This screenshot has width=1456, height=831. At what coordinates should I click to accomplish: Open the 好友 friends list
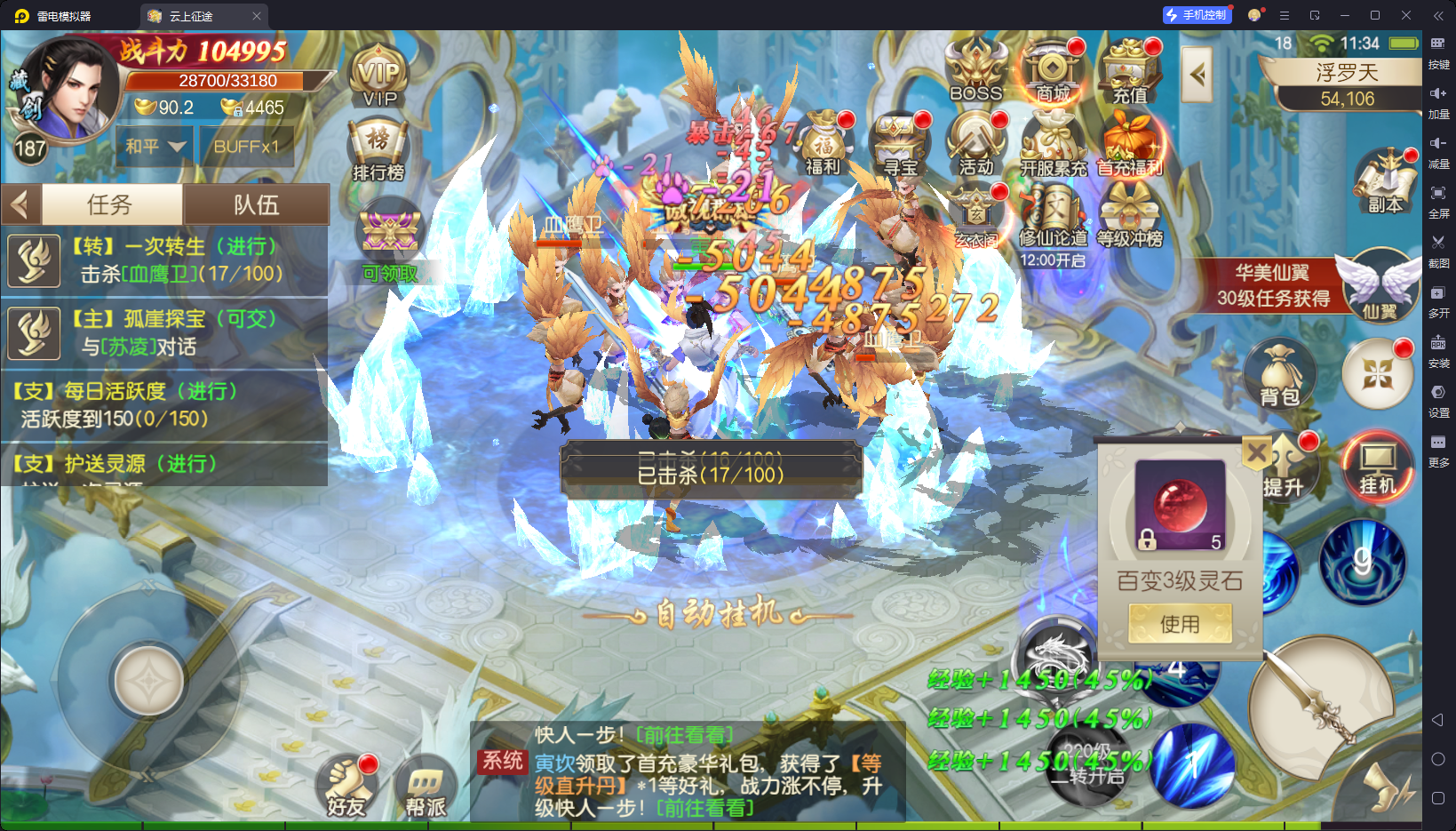click(x=346, y=787)
